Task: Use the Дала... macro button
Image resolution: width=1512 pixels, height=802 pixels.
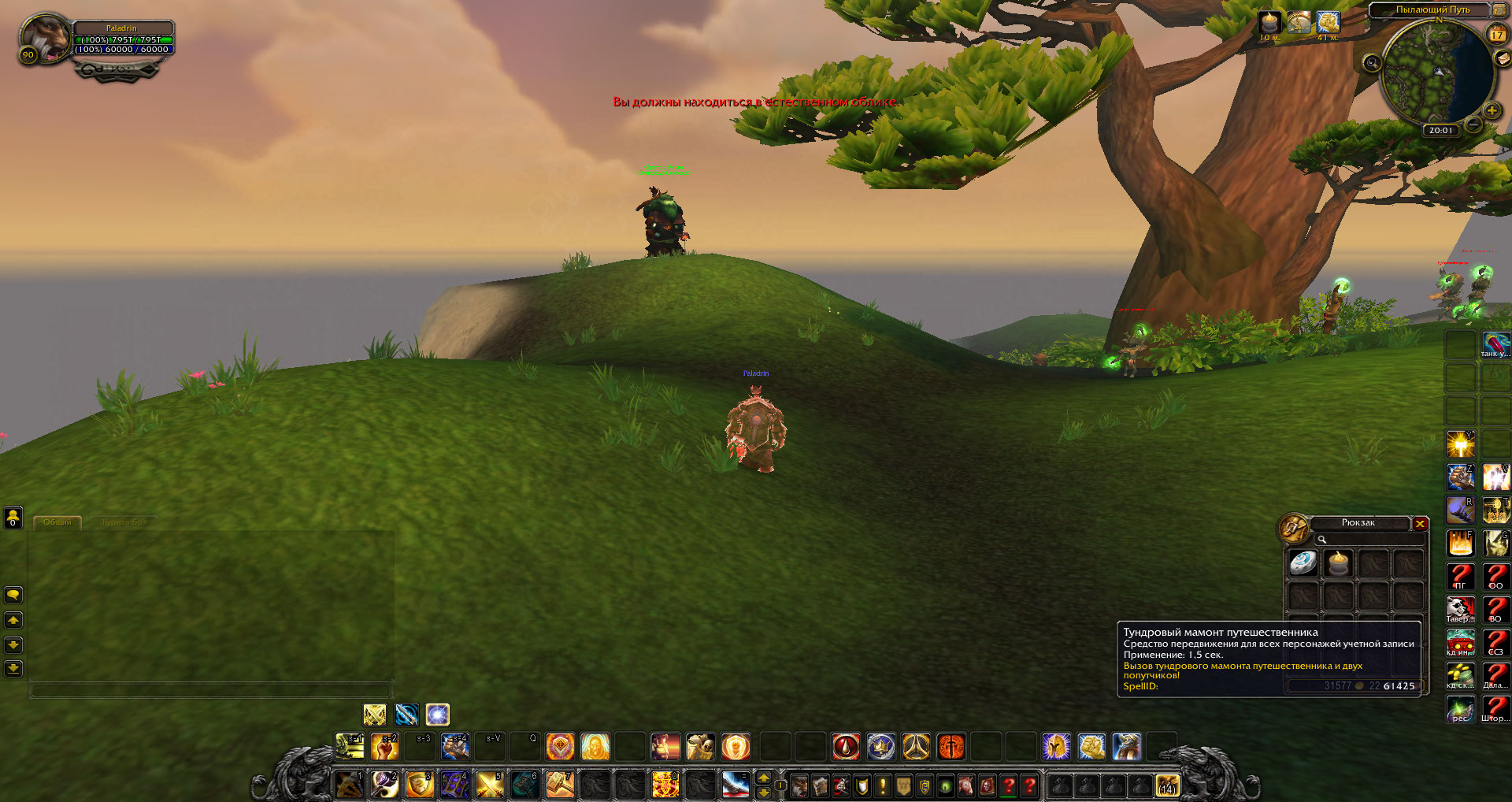Action: point(1495,676)
